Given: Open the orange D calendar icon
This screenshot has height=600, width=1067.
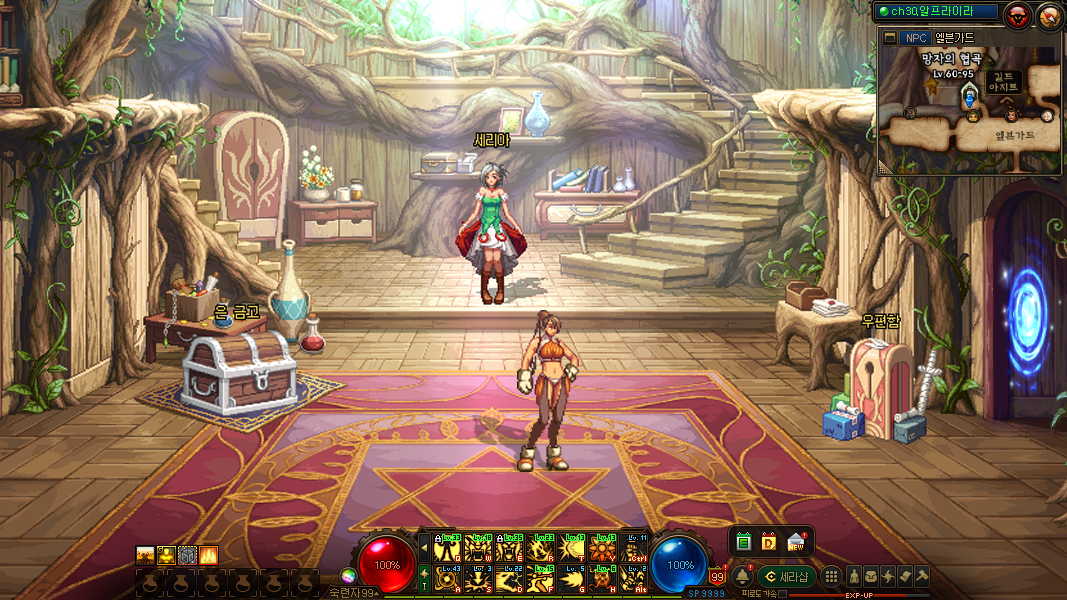Looking at the screenshot, I should click(769, 541).
